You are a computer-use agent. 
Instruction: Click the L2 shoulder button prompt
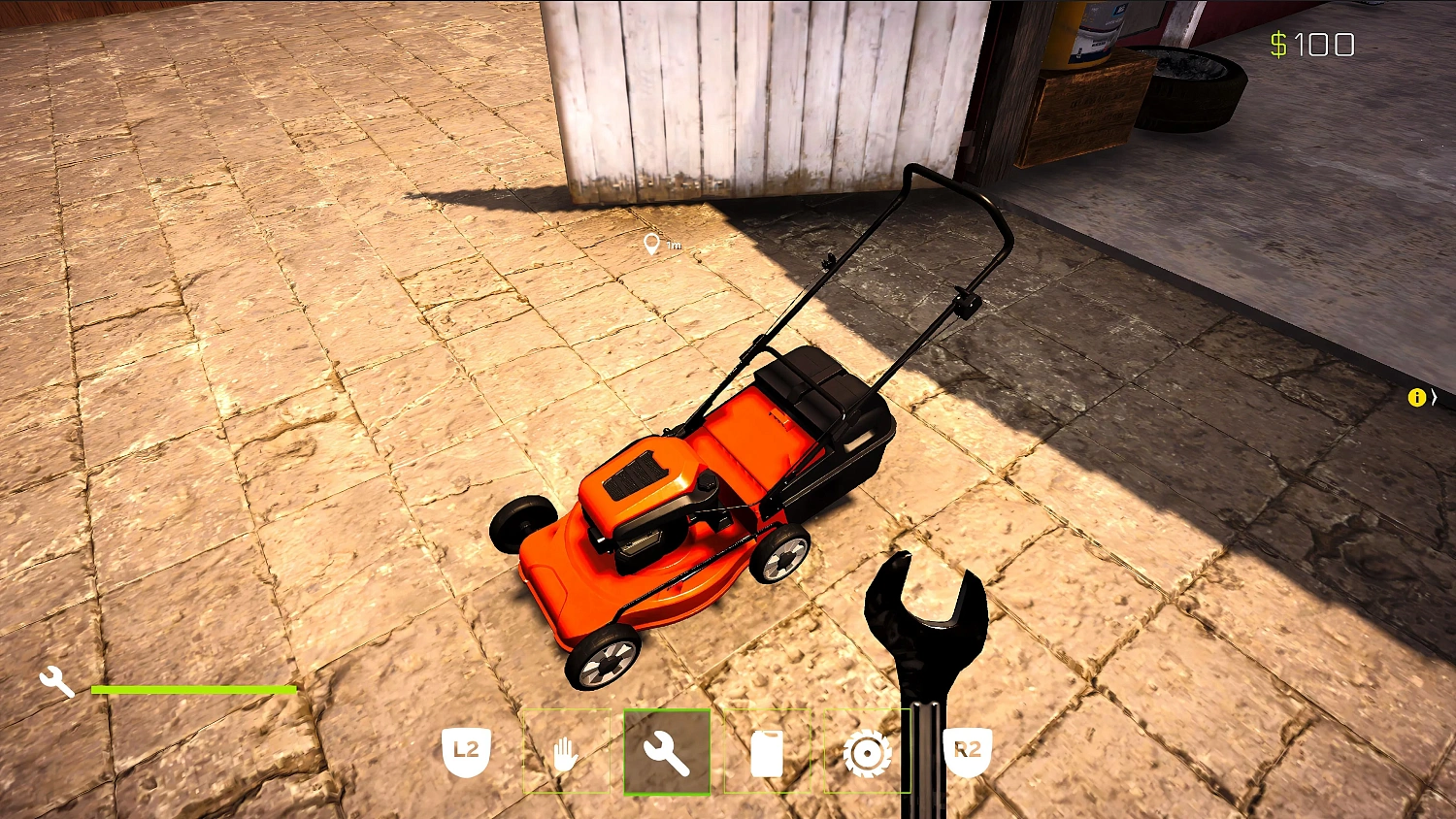[466, 750]
